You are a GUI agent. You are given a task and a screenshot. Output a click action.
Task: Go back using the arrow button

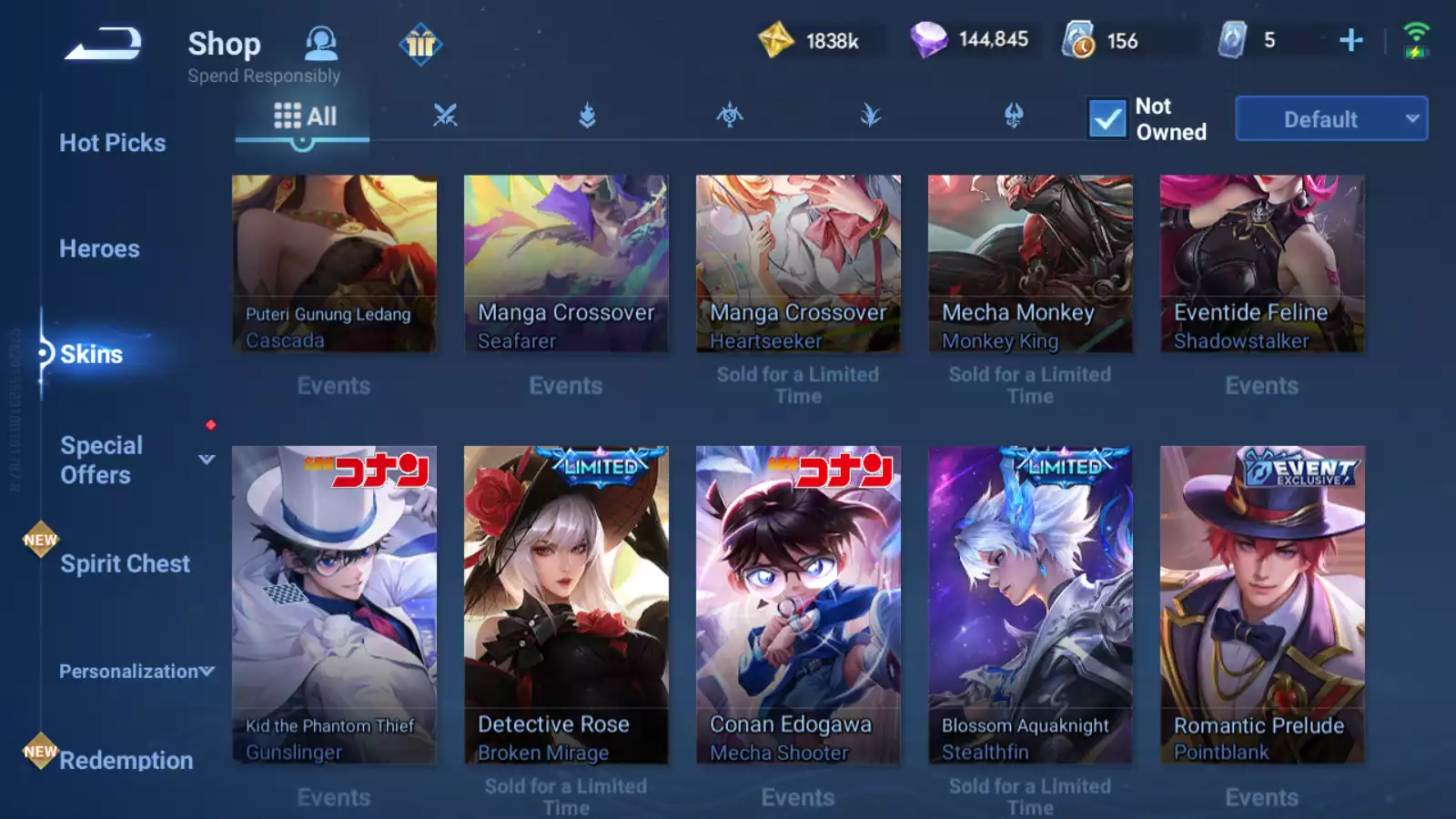point(103,43)
